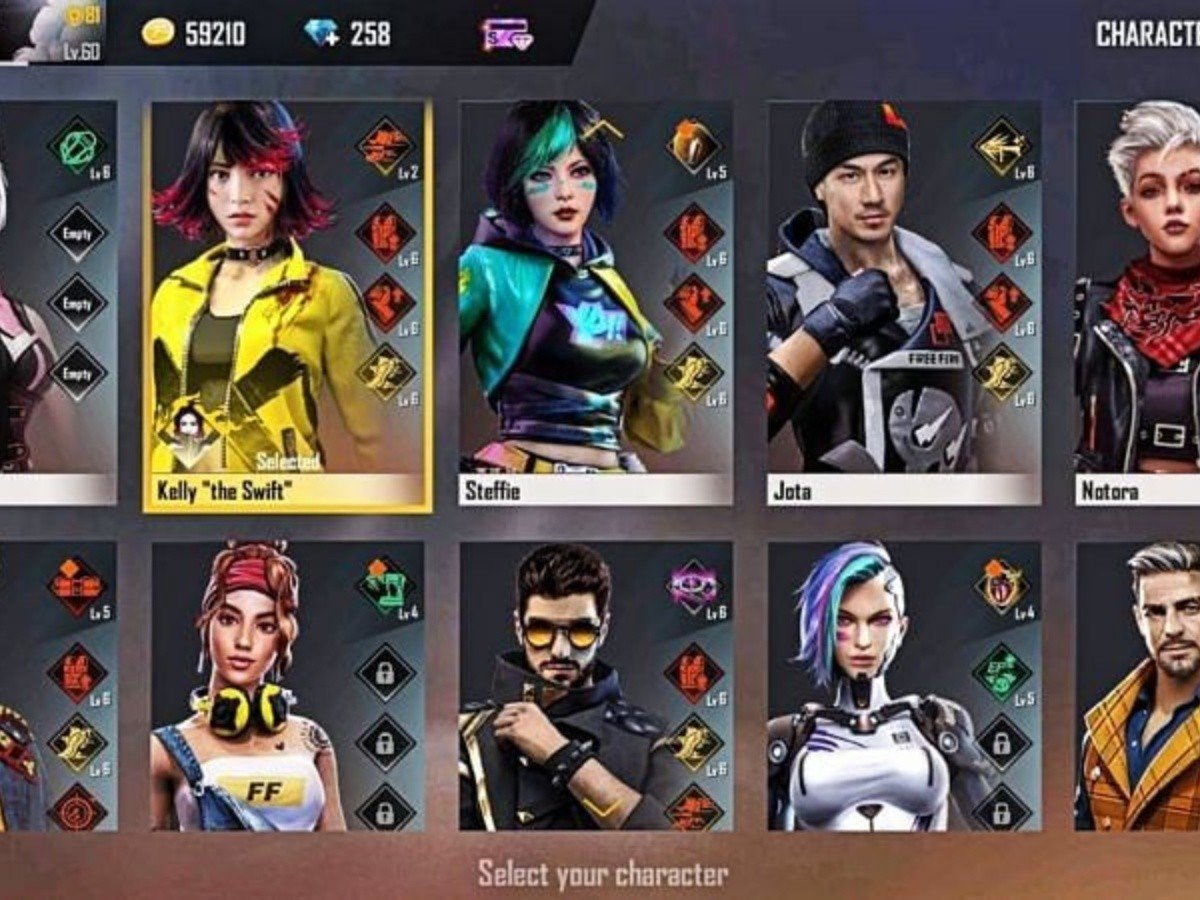Image resolution: width=1200 pixels, height=900 pixels.
Task: Open Kelly's Lv2 top skill slot
Action: coord(385,146)
